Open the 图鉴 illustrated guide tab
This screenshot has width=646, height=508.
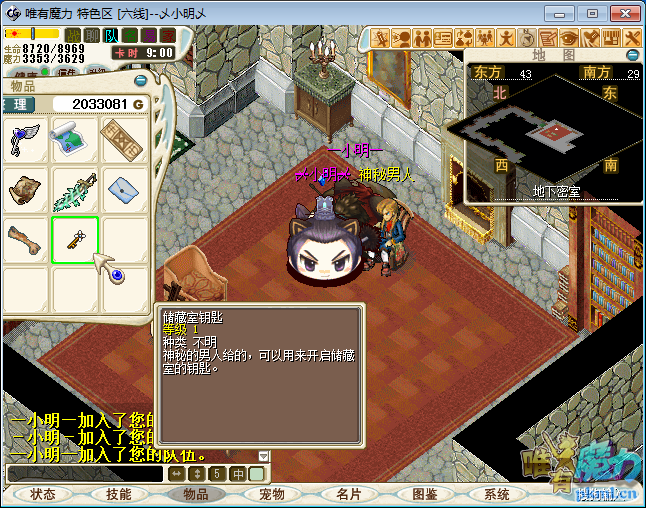(425, 494)
